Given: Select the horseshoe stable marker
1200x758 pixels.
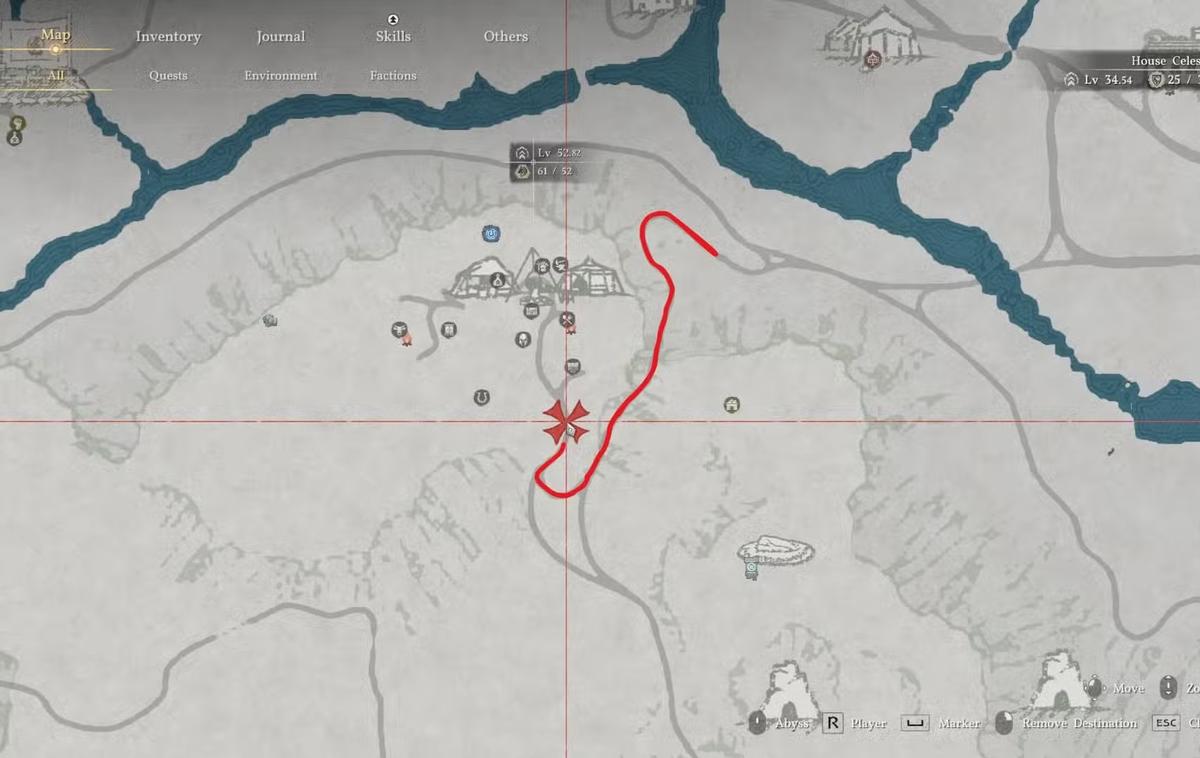Looking at the screenshot, I should point(481,398).
